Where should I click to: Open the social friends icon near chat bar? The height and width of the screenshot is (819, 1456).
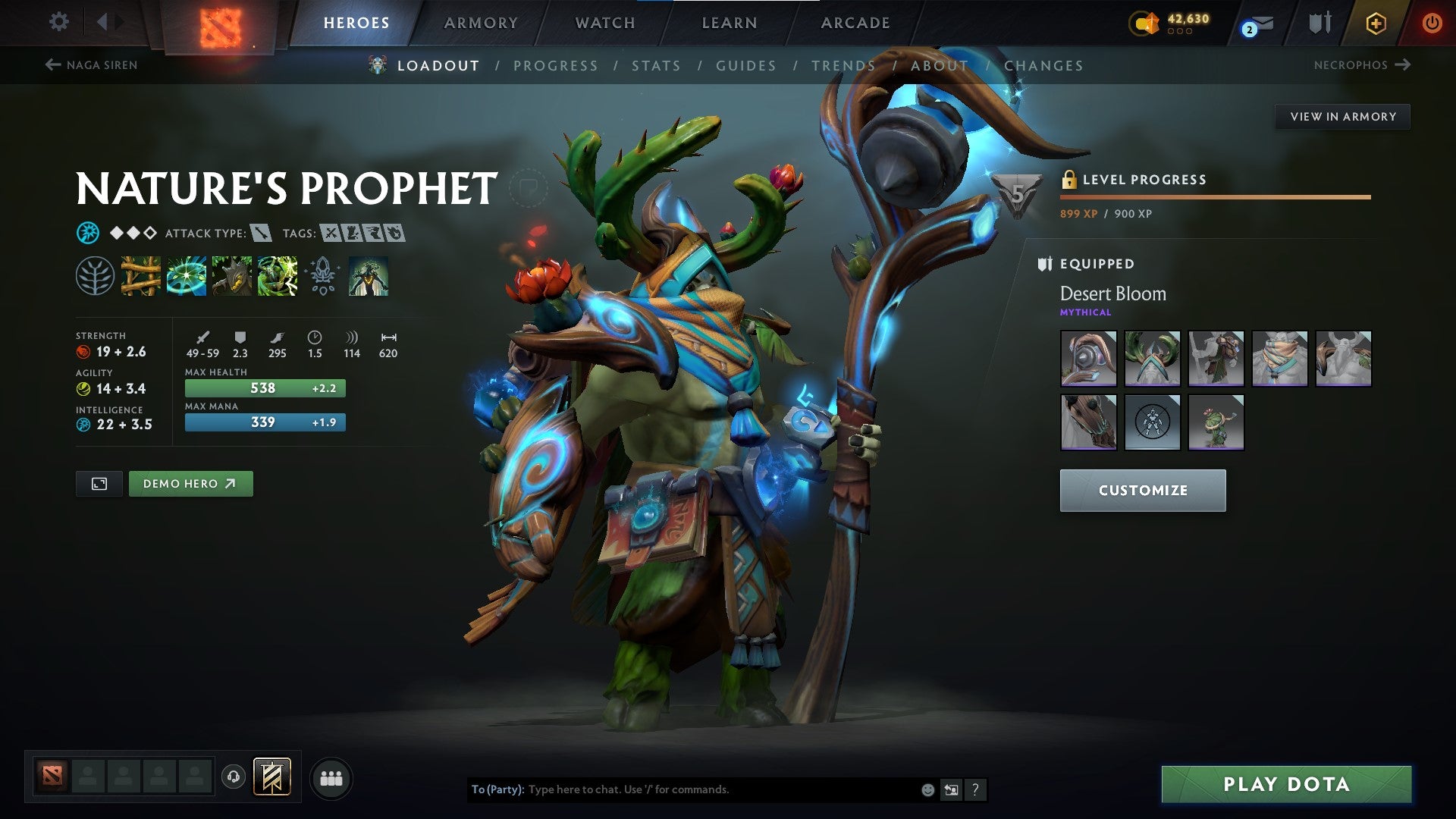pos(330,777)
